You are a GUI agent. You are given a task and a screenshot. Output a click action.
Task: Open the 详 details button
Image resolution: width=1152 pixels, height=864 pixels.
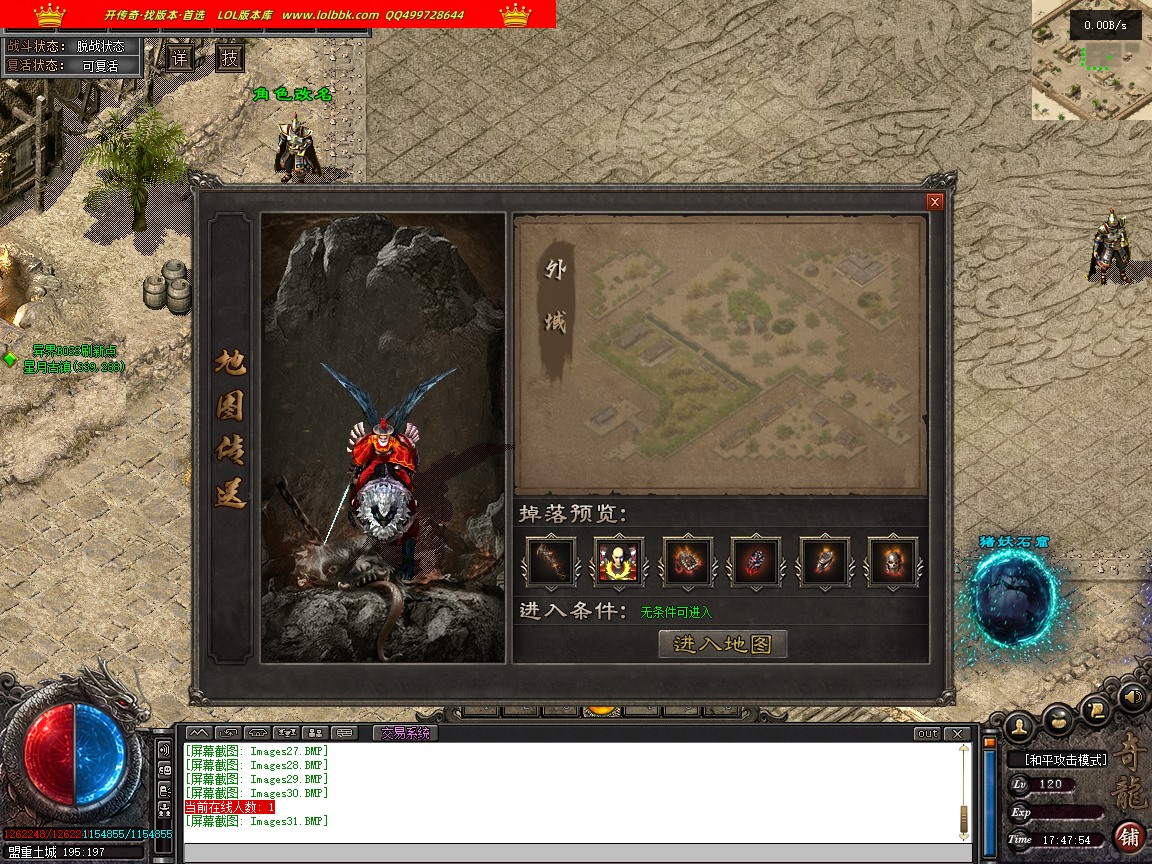(180, 58)
